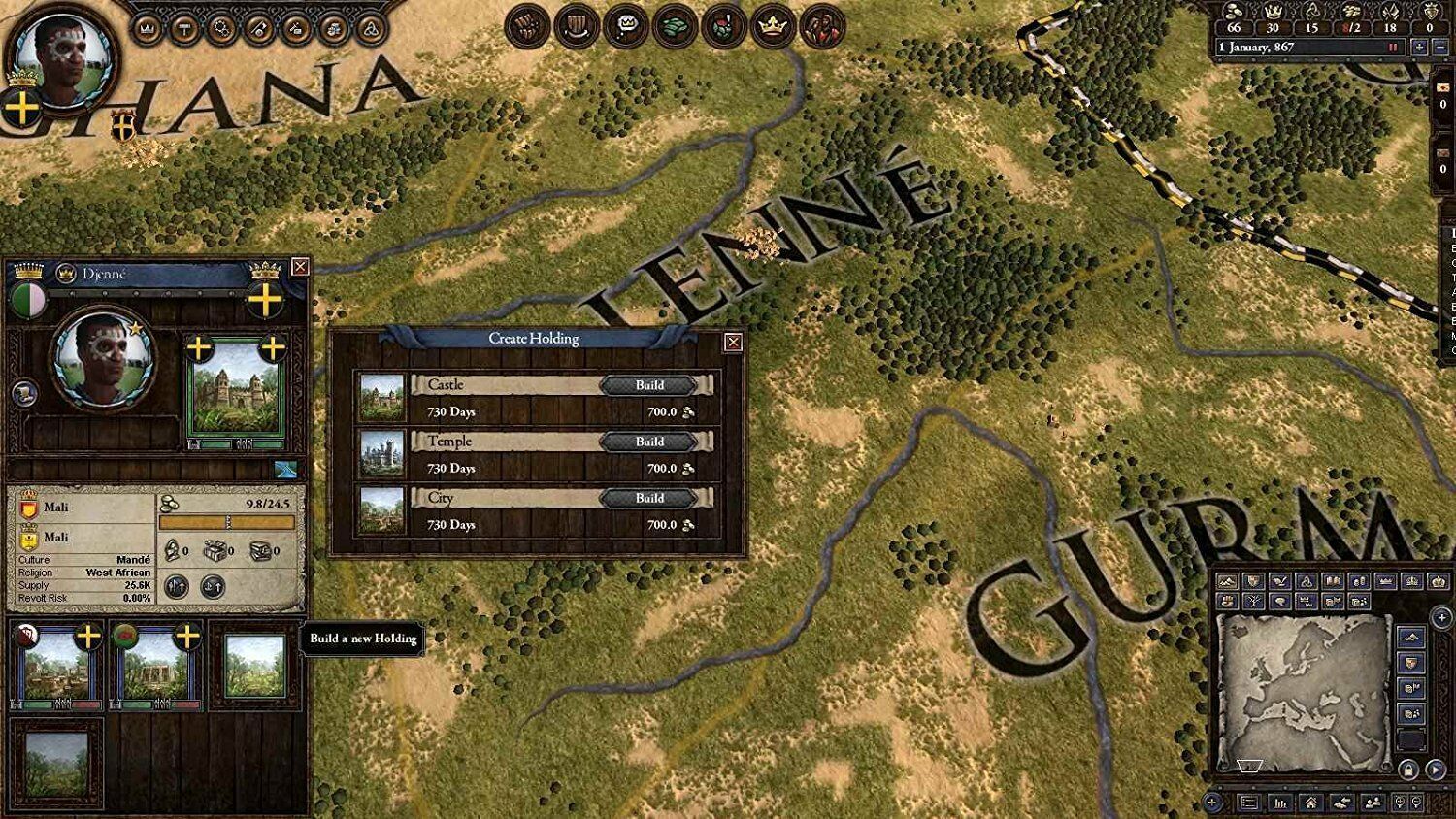Close the Create Holding window

click(734, 342)
